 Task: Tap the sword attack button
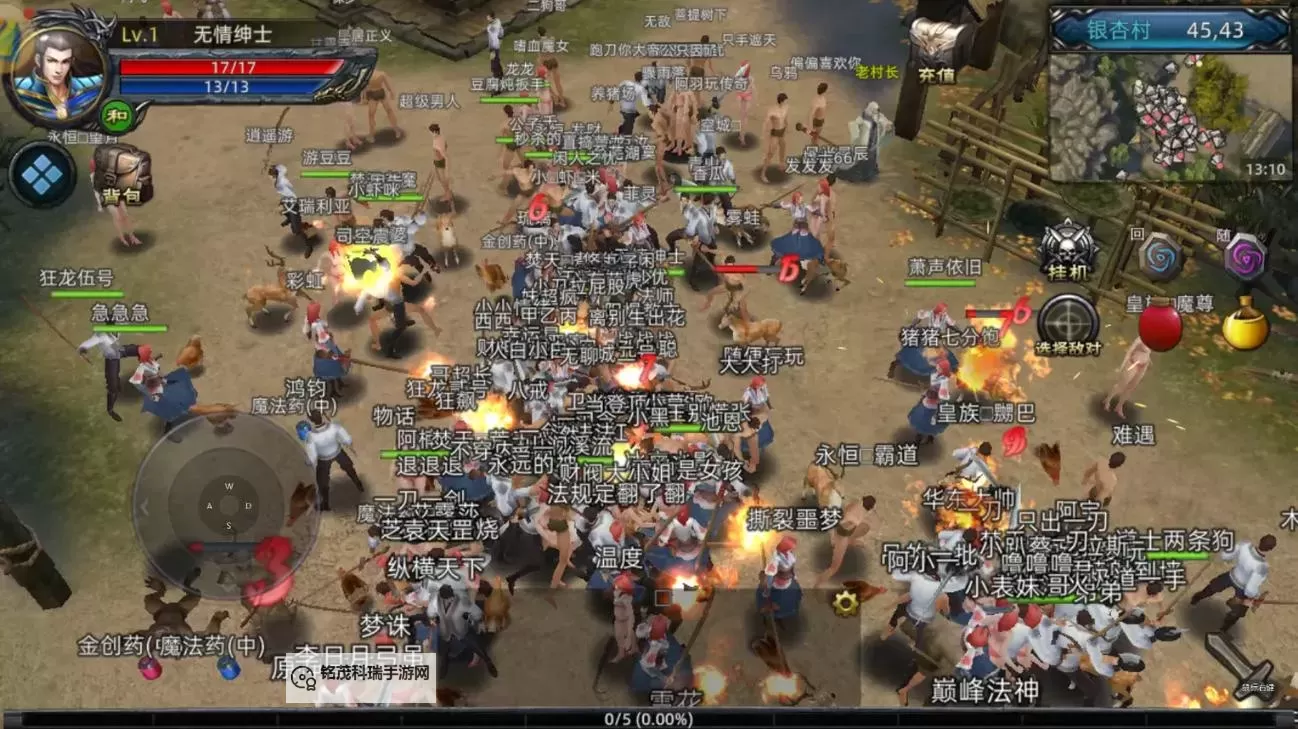point(1238,661)
